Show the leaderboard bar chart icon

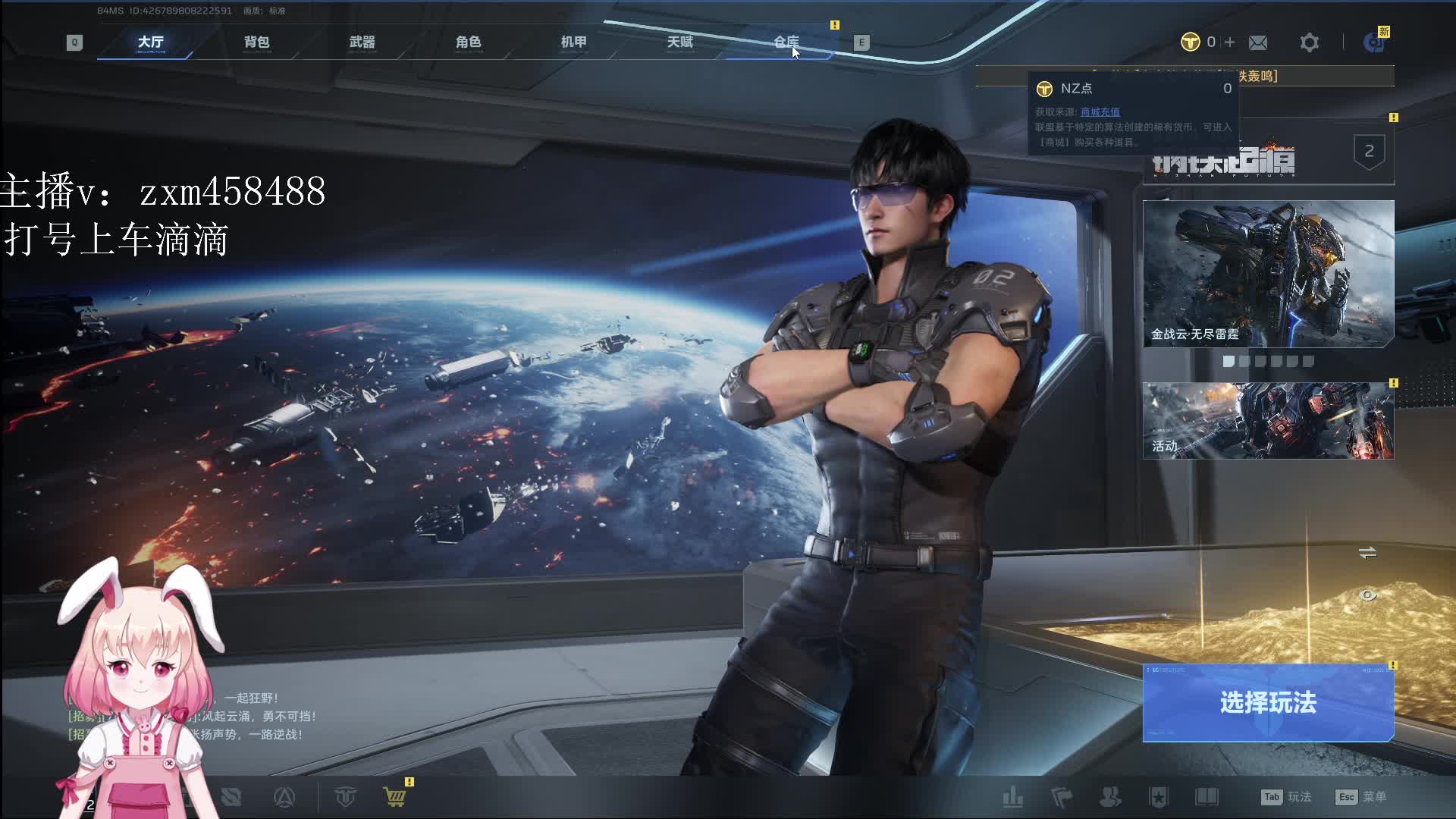click(x=1012, y=797)
